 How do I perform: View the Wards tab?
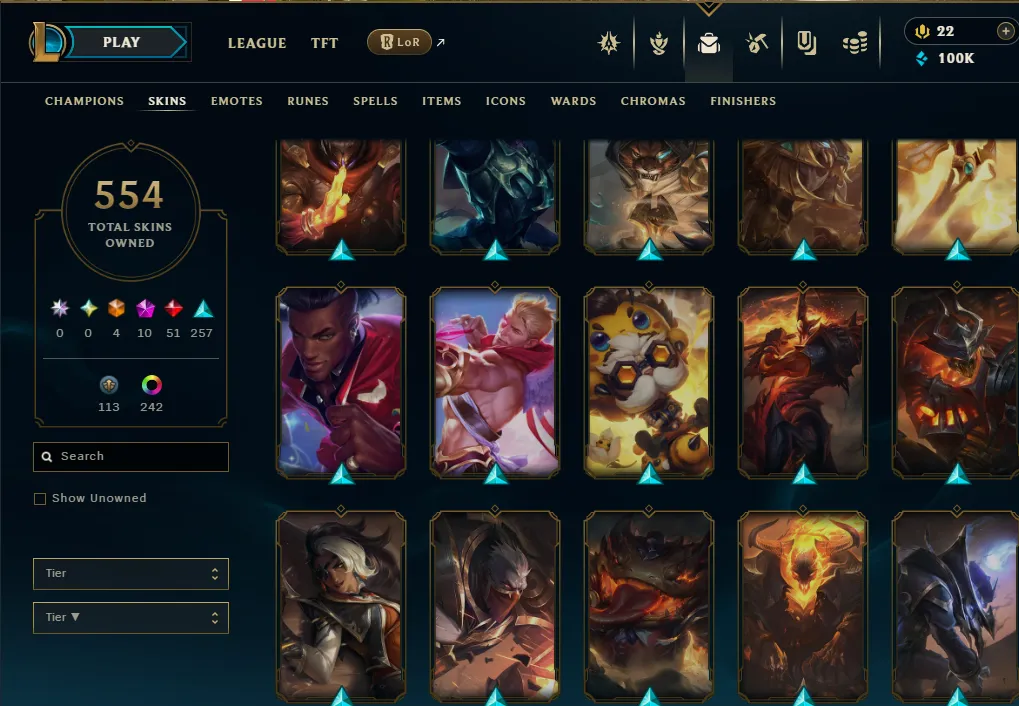[x=573, y=101]
